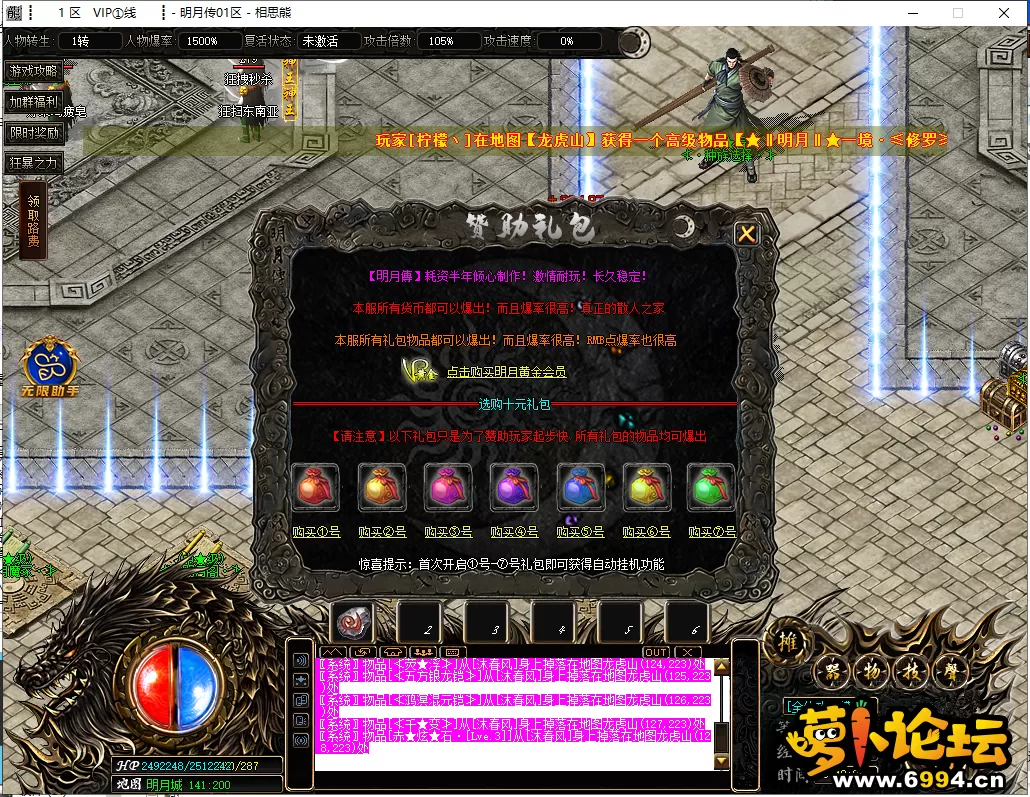Activate the 狂暴之力 berserk power button

pyautogui.click(x=34, y=162)
